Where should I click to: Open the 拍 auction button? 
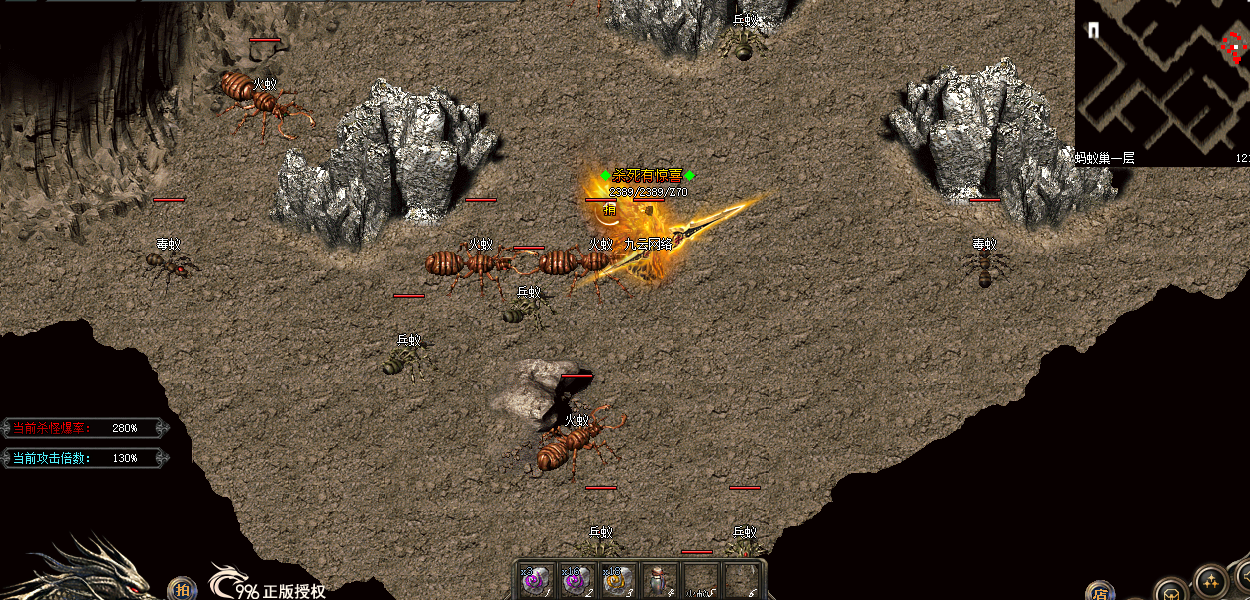click(182, 589)
